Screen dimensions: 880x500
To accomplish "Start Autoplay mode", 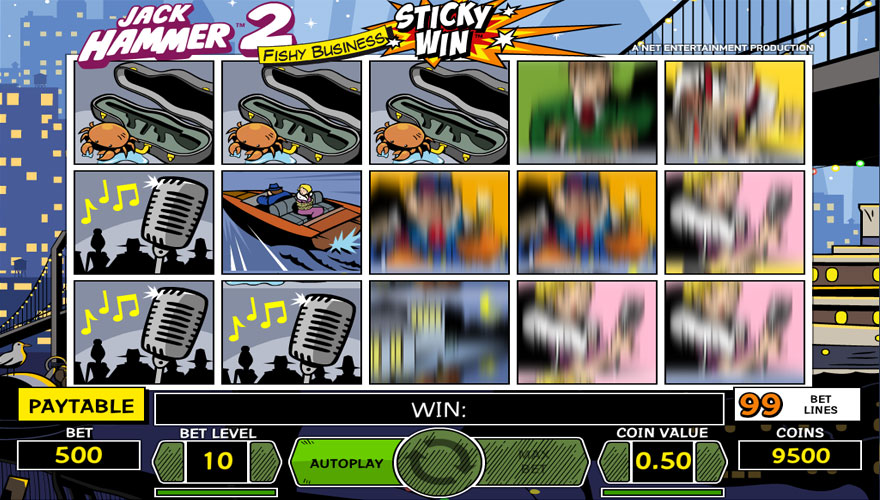I will pos(345,463).
